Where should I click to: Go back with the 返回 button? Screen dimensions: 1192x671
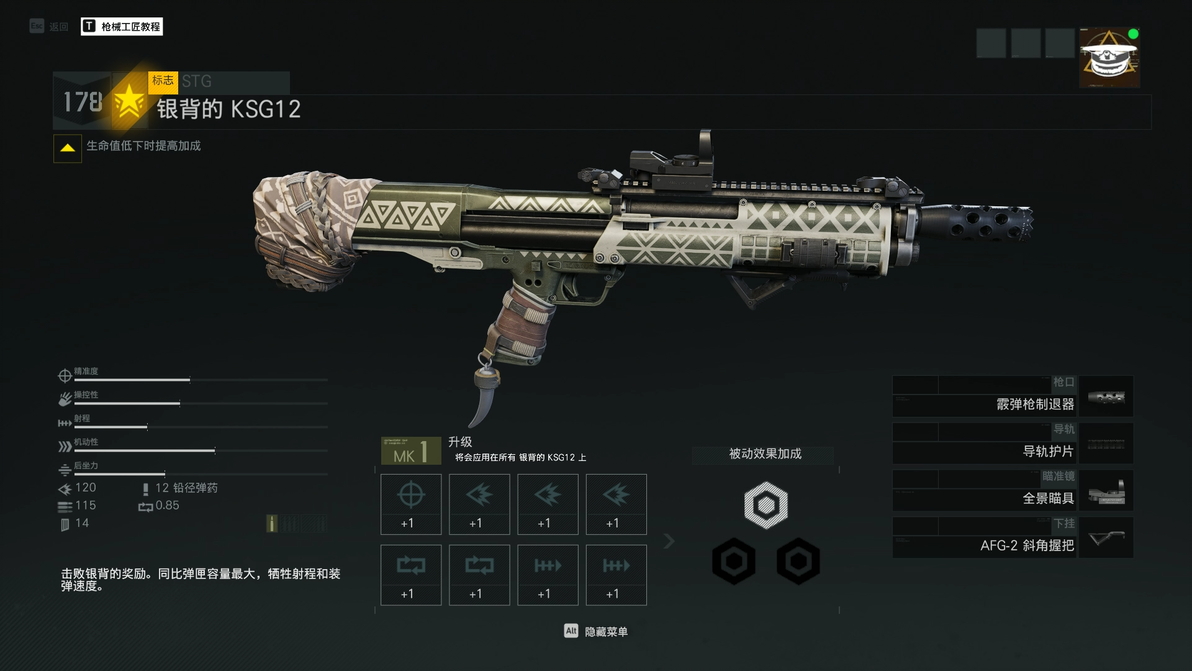[49, 27]
